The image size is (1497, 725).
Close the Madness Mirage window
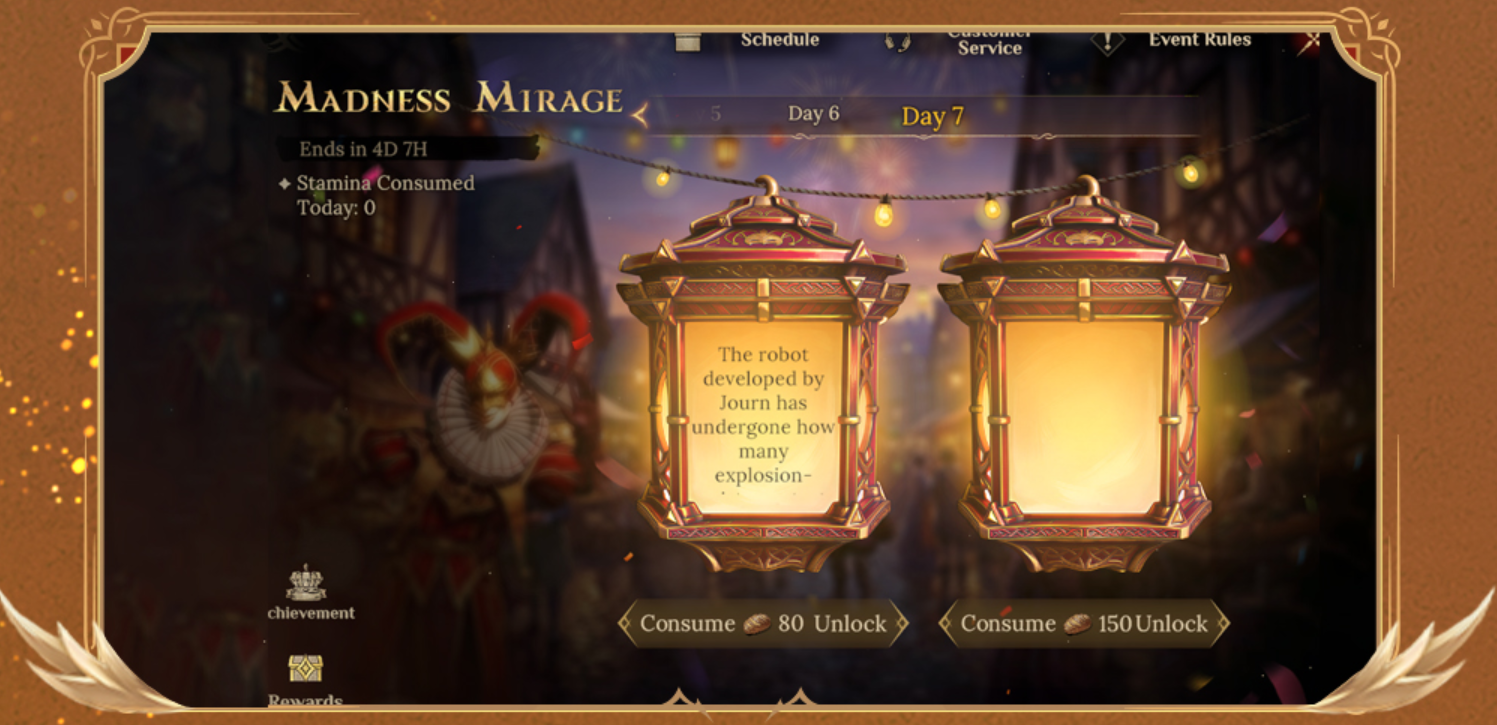coord(1313,40)
